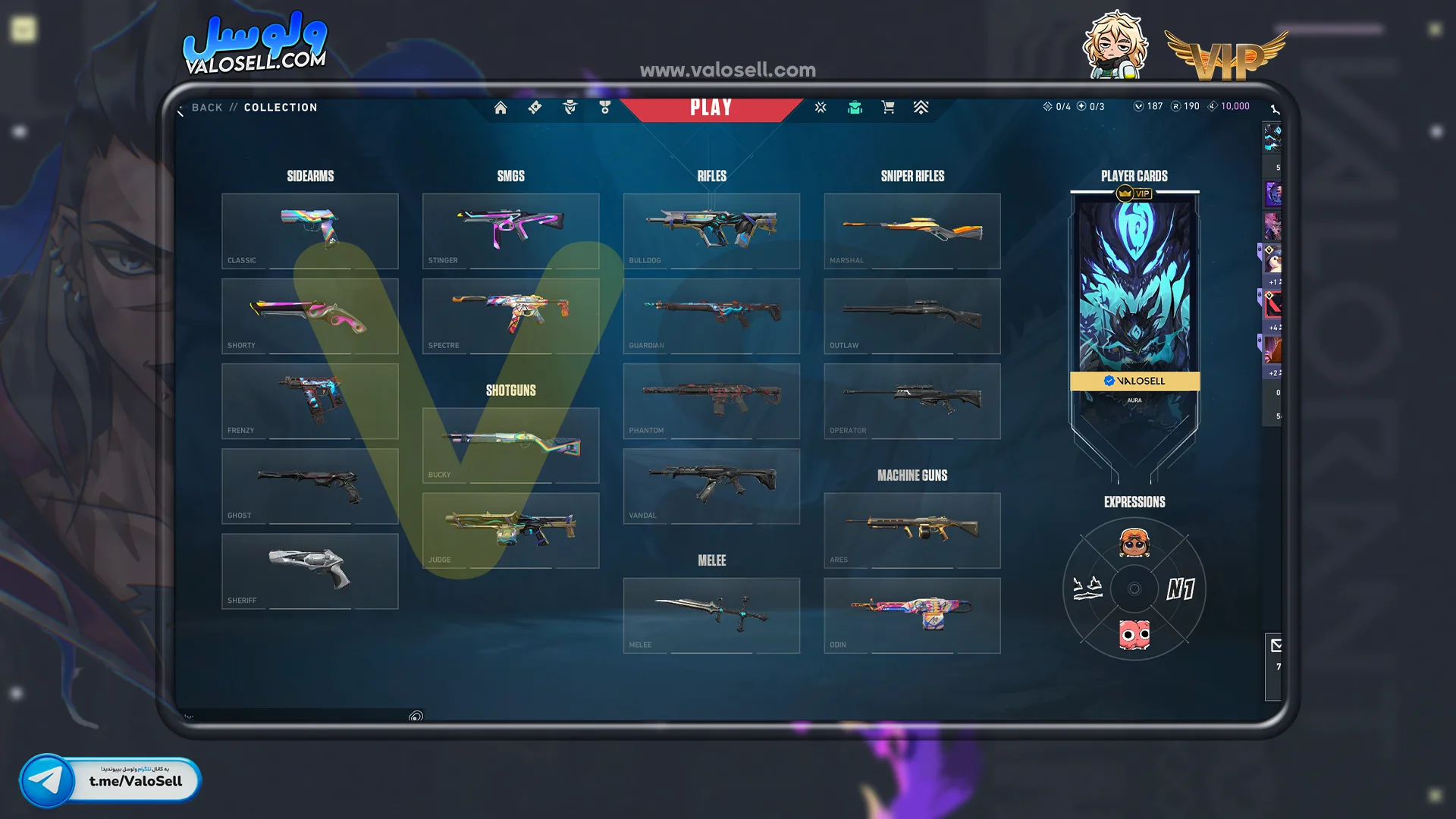This screenshot has width=1456, height=819.
Task: Select the Classic sidearm slot
Action: [309, 231]
